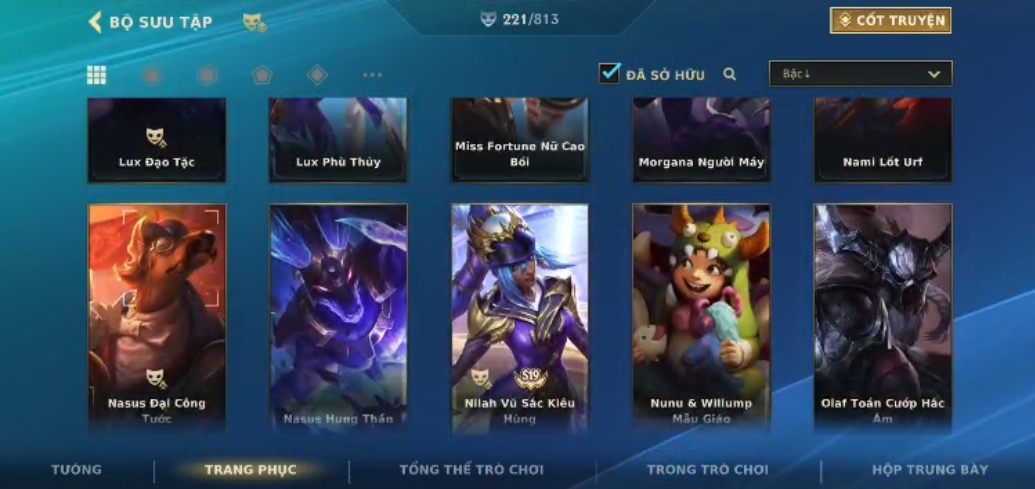Expand the Bậc sort dropdown
The width and height of the screenshot is (1035, 489).
860,74
